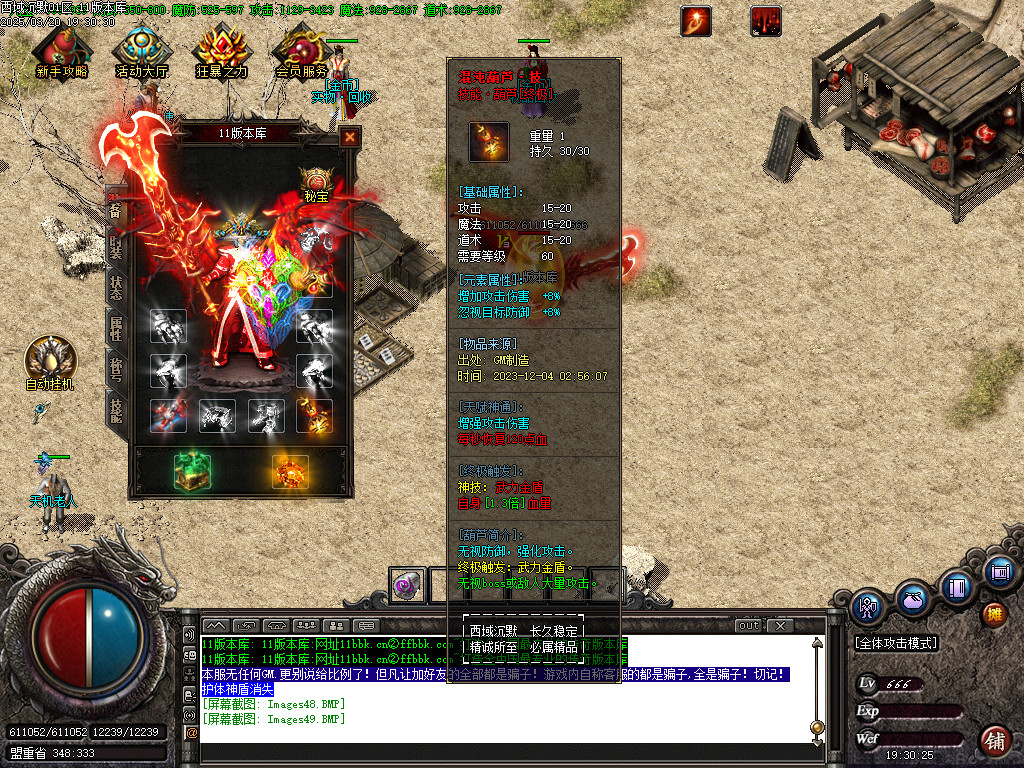Screen dimensions: 1024x768
Task: Open the red 铺 shop button
Action: click(x=994, y=741)
